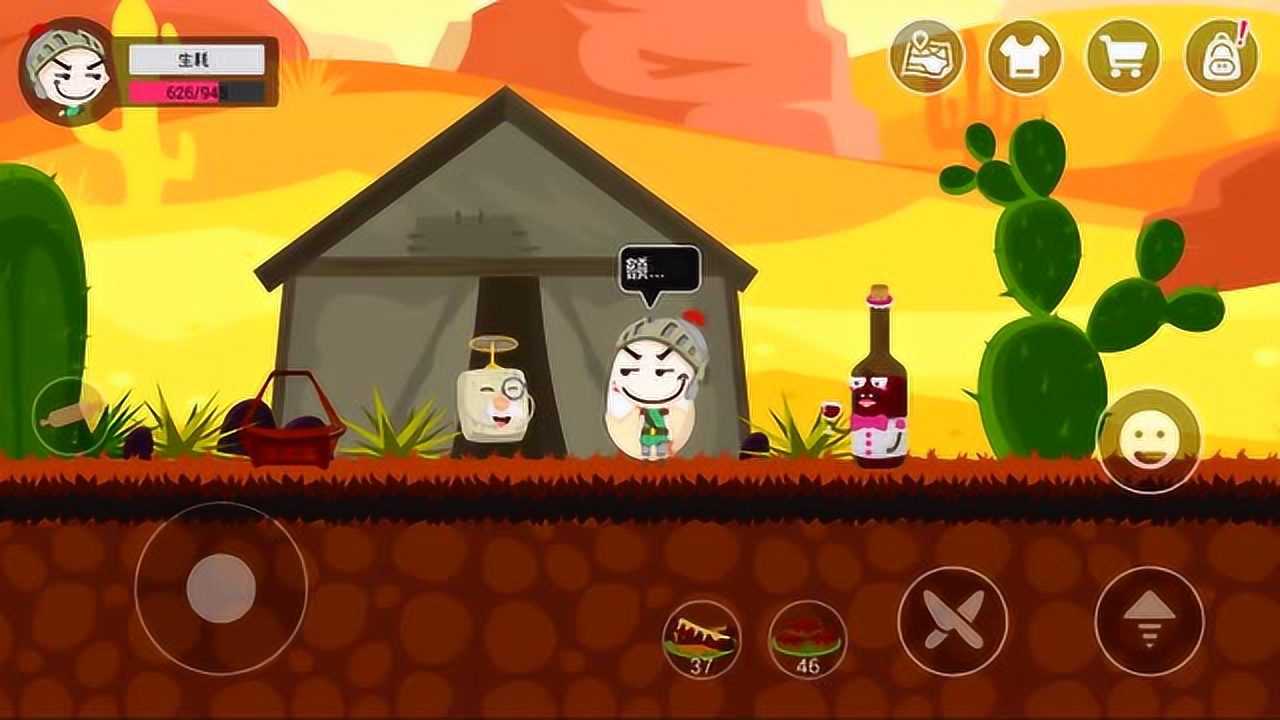1280x720 pixels.
Task: Open the shopping cart store
Action: tap(1122, 57)
